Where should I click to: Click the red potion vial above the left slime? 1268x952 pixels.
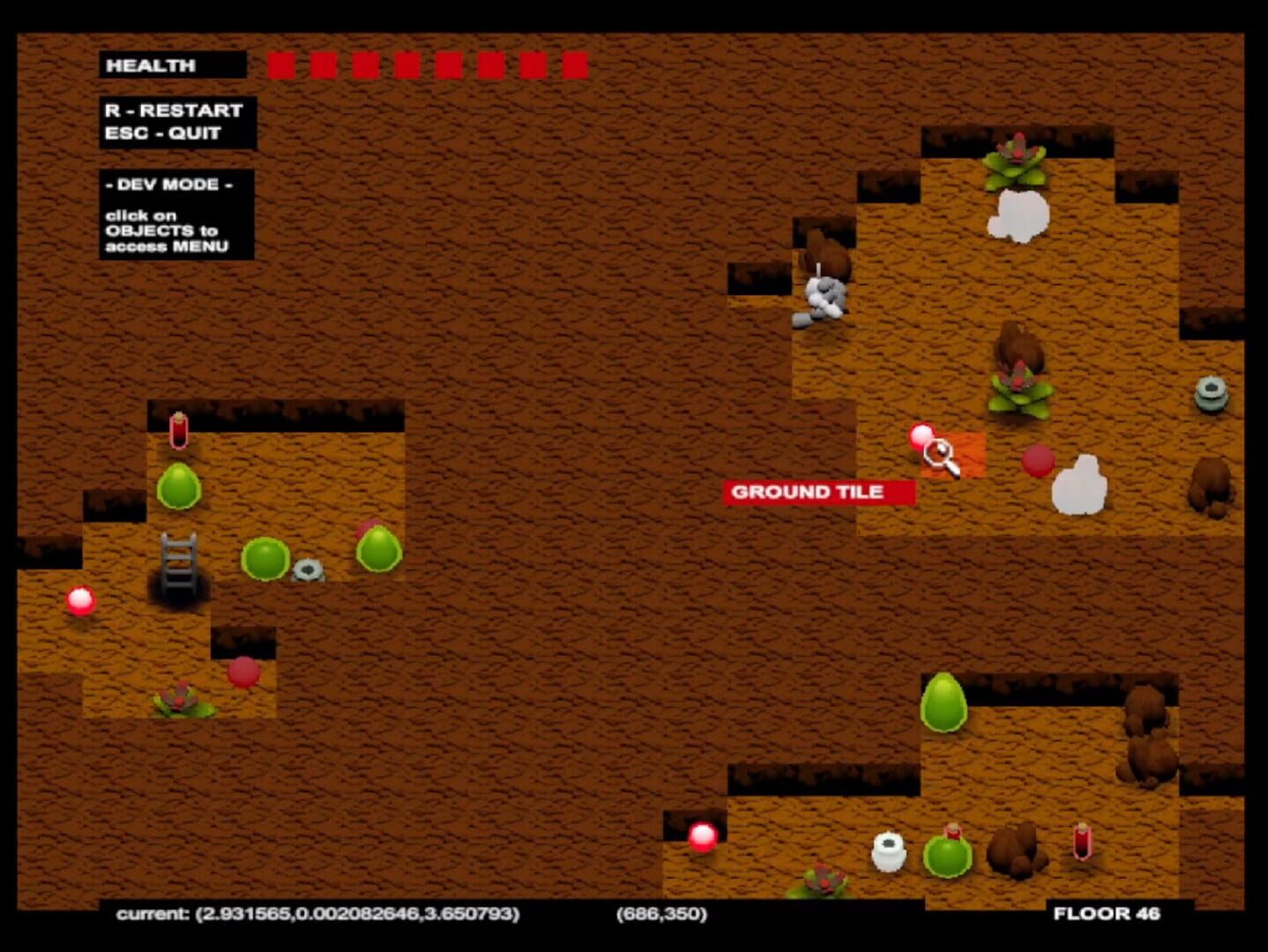(x=181, y=429)
